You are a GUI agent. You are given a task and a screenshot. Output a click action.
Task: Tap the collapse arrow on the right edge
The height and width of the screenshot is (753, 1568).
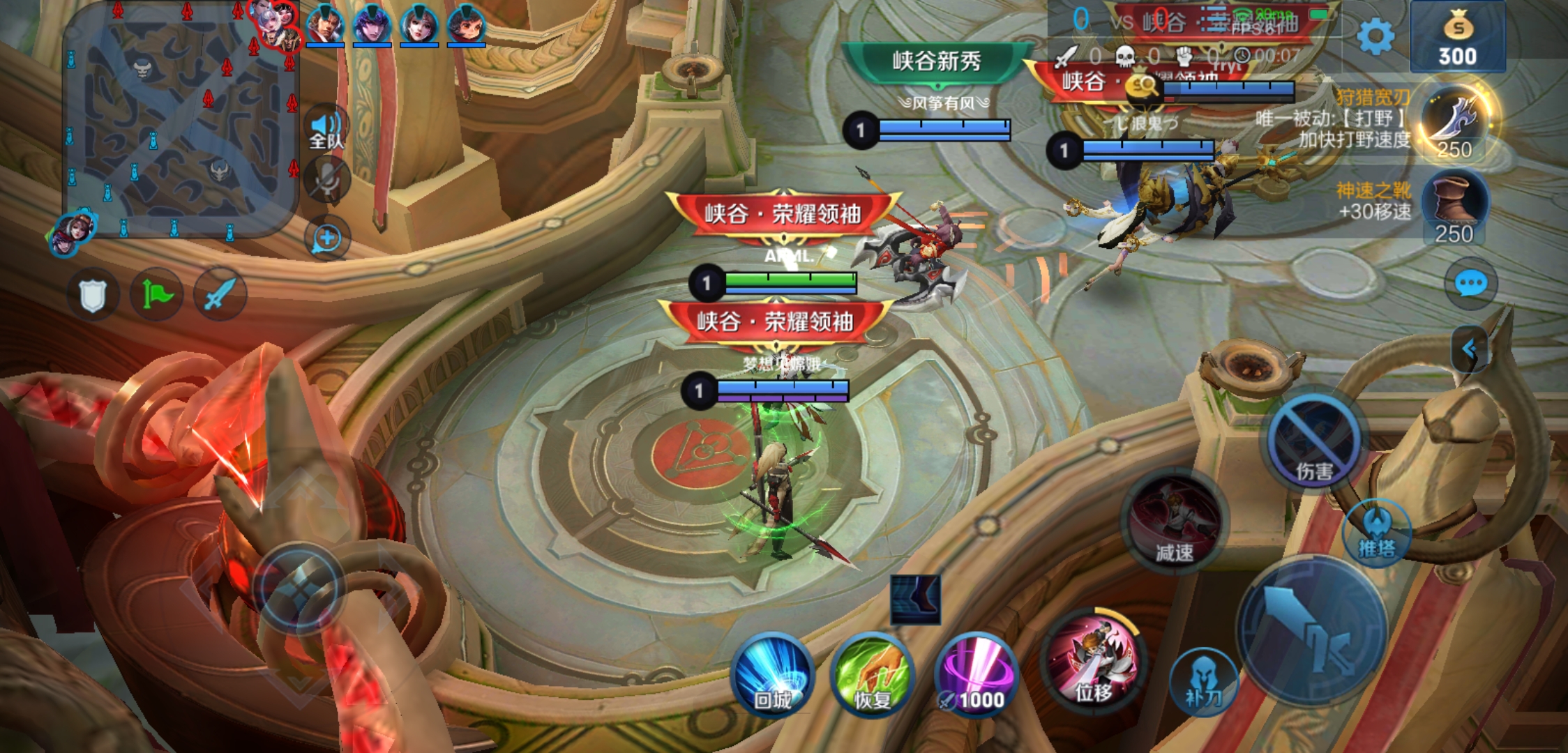tap(1469, 349)
